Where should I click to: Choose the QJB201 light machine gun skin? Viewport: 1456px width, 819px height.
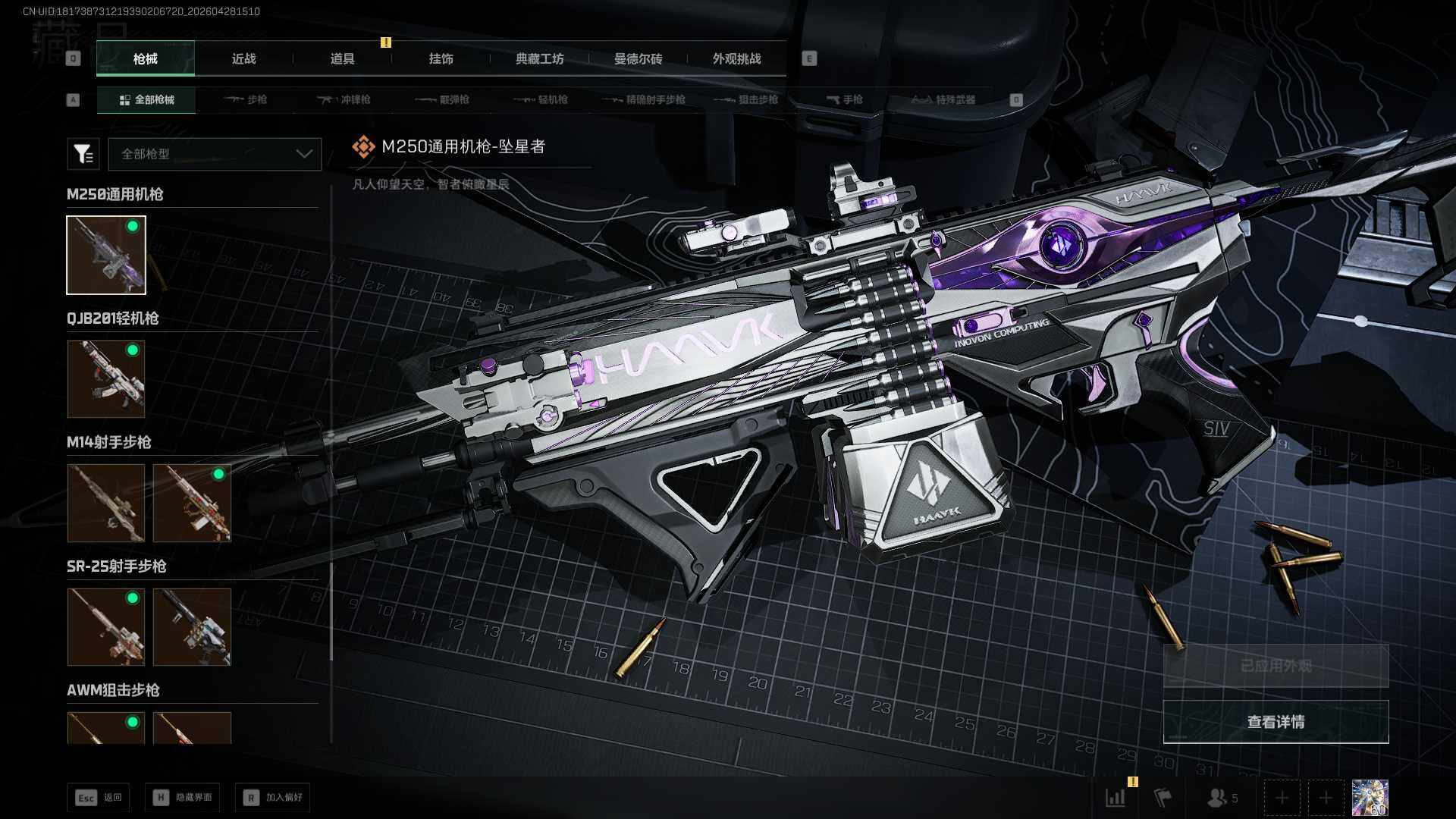[106, 379]
